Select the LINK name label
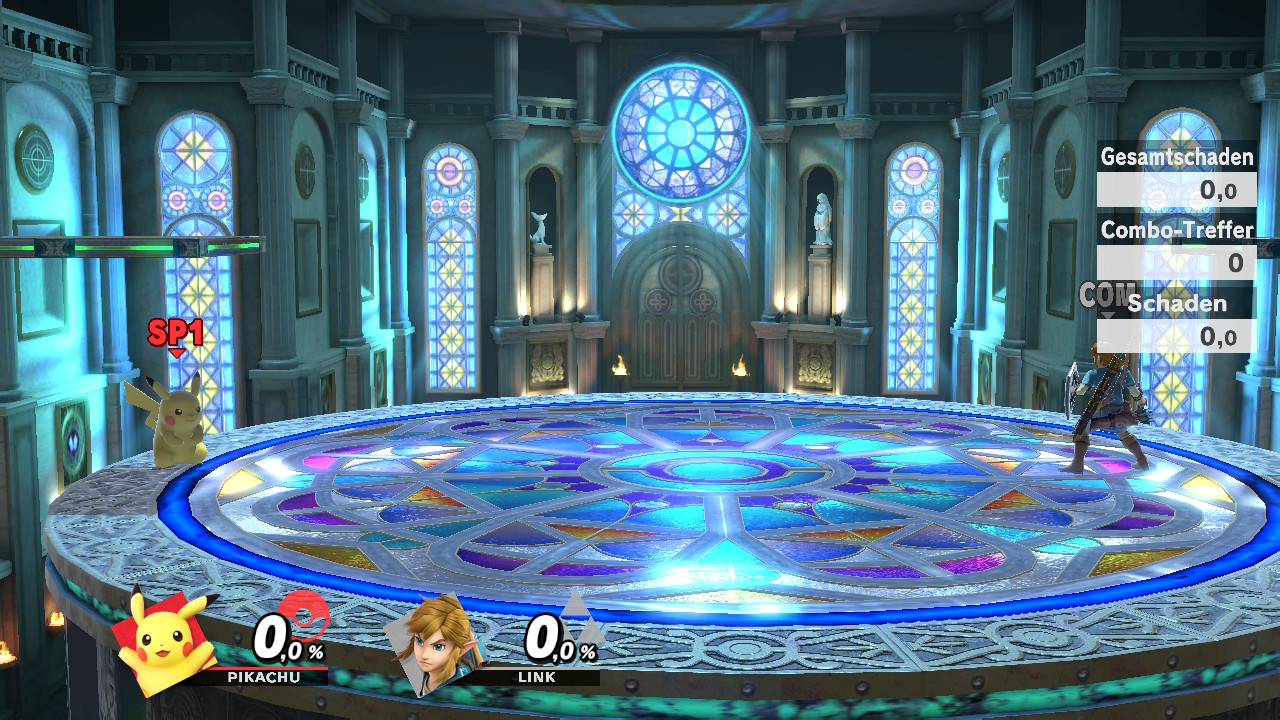The width and height of the screenshot is (1280, 720). [537, 677]
